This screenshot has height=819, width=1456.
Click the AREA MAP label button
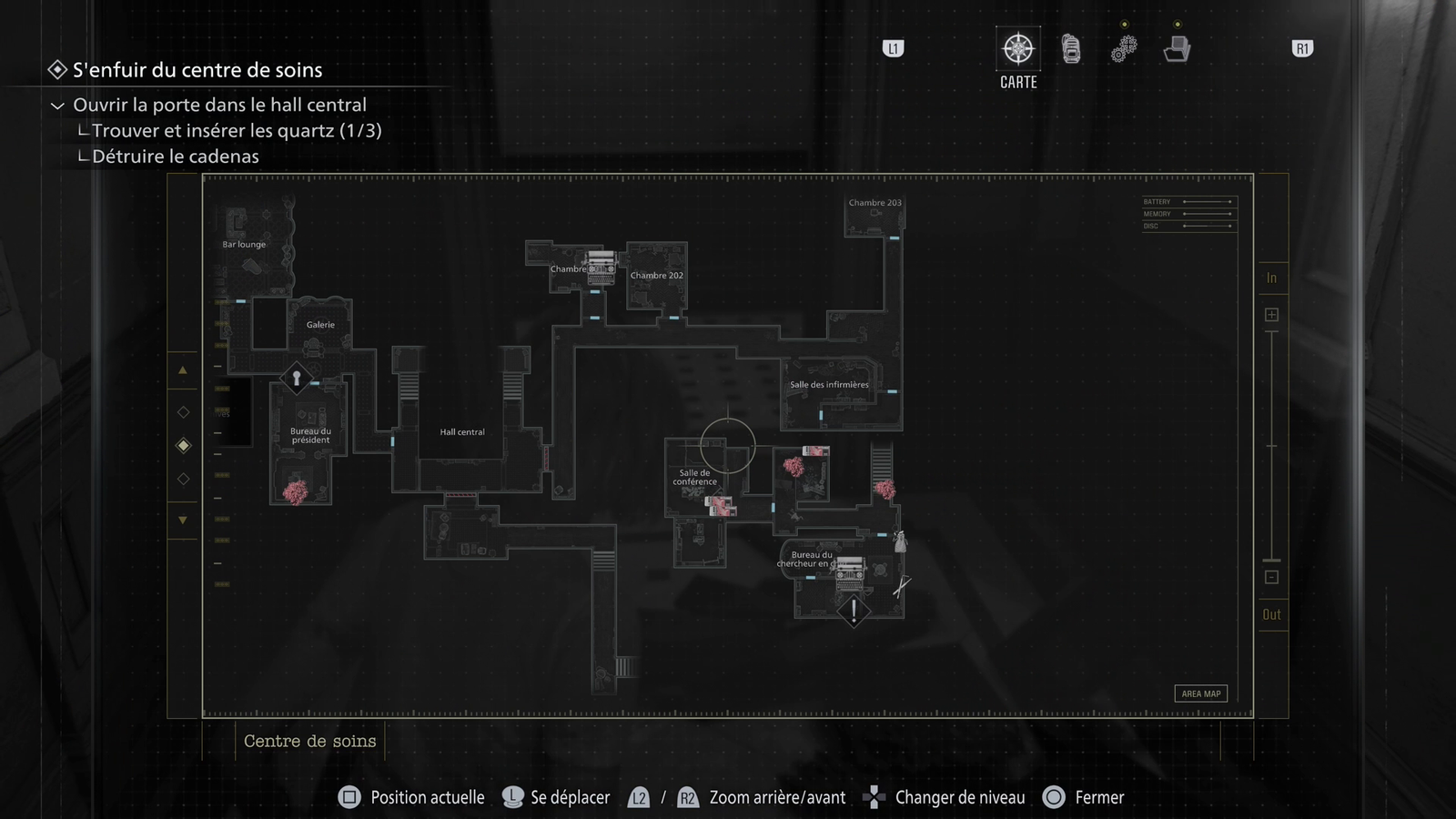pyautogui.click(x=1200, y=693)
